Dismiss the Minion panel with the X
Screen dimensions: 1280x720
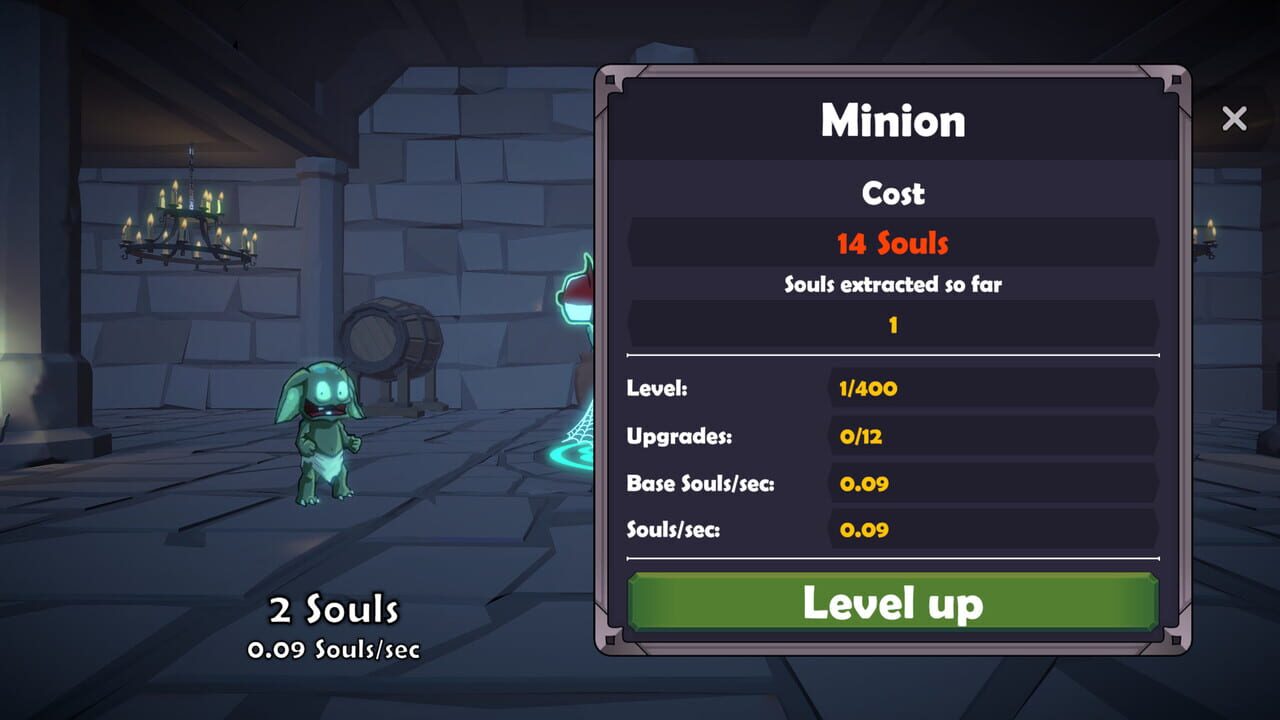pos(1234,118)
